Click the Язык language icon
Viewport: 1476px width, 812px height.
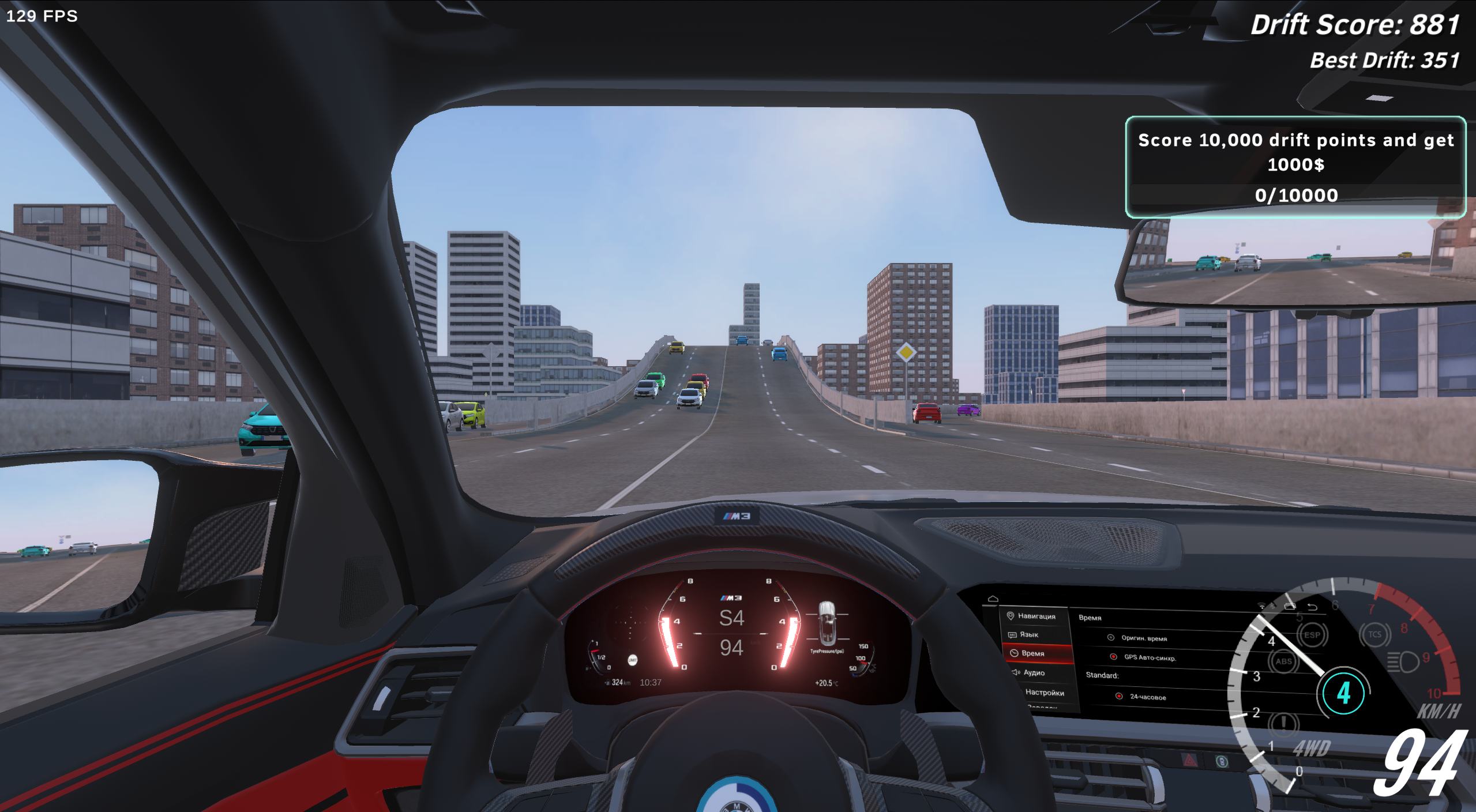(x=1012, y=636)
